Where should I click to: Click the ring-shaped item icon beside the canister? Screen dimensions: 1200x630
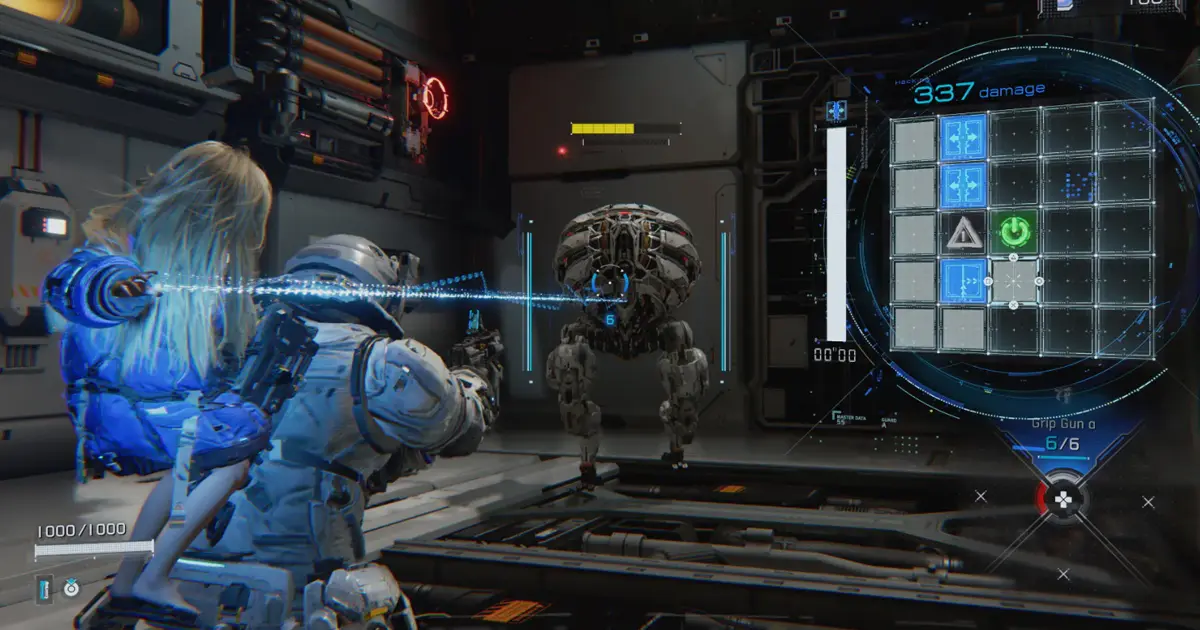tap(70, 589)
